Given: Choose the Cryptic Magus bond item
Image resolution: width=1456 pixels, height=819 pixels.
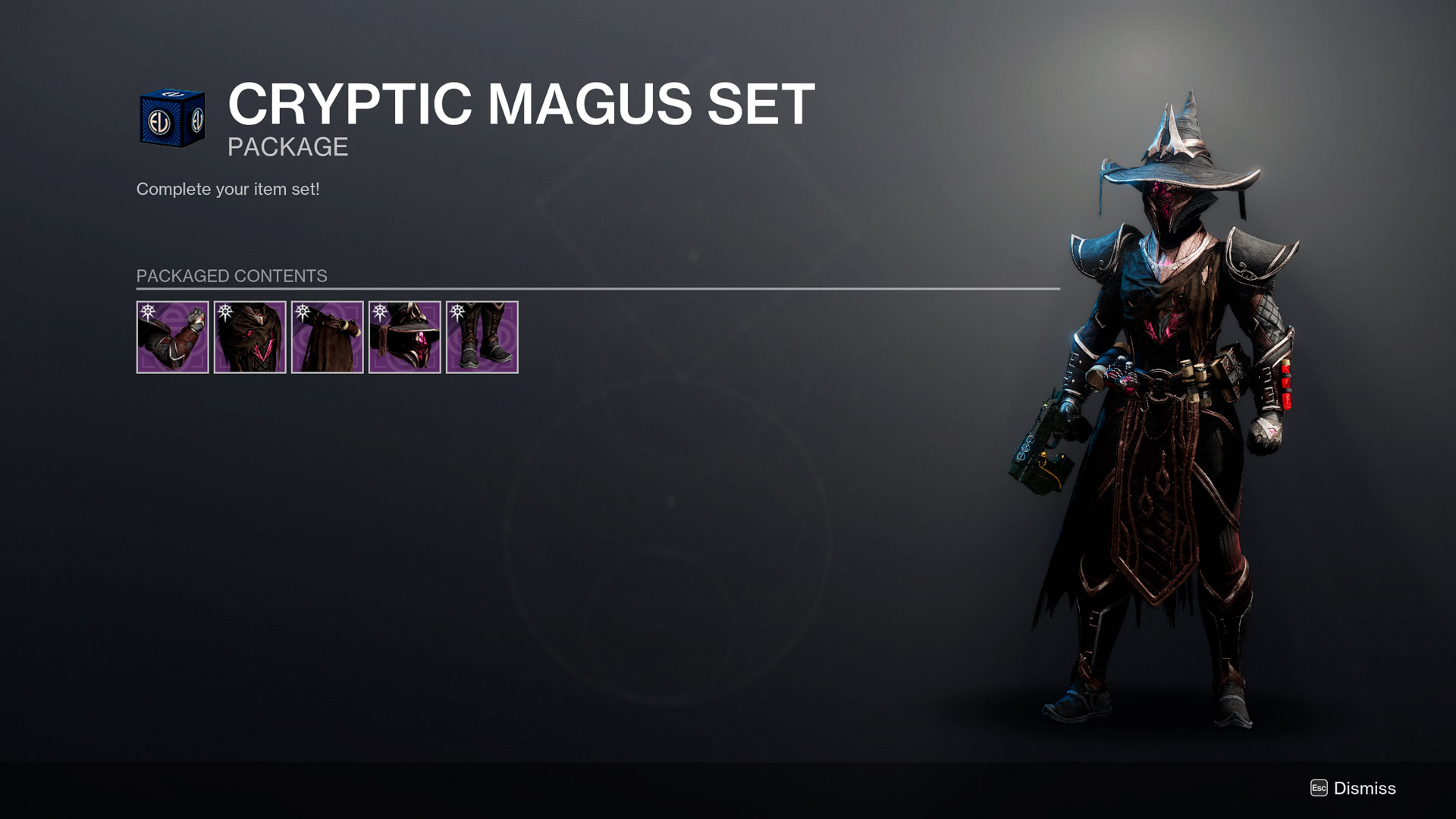Looking at the screenshot, I should click(x=327, y=337).
